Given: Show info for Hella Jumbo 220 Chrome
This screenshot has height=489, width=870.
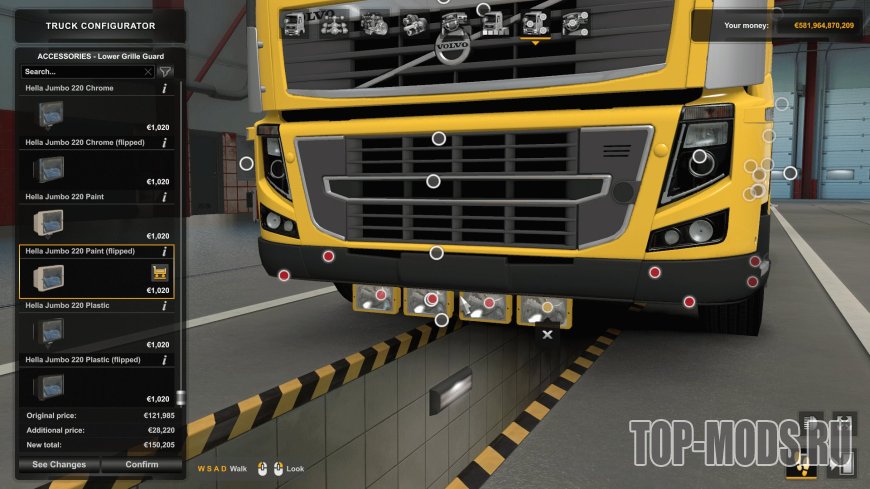Looking at the screenshot, I should 164,89.
